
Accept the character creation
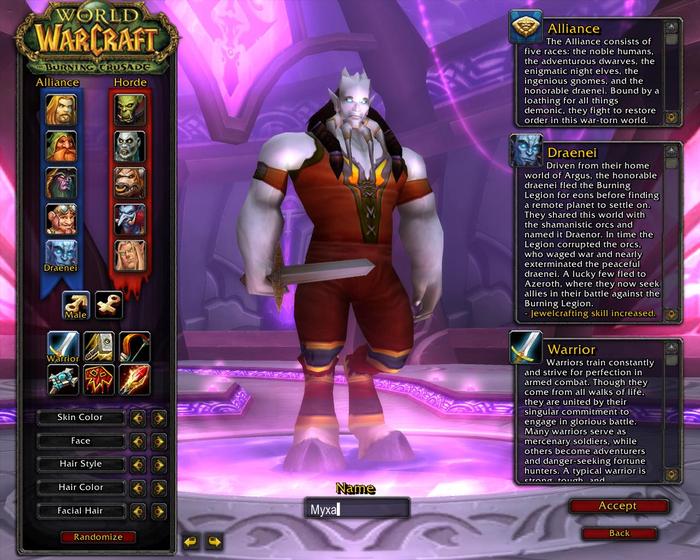coord(618,506)
